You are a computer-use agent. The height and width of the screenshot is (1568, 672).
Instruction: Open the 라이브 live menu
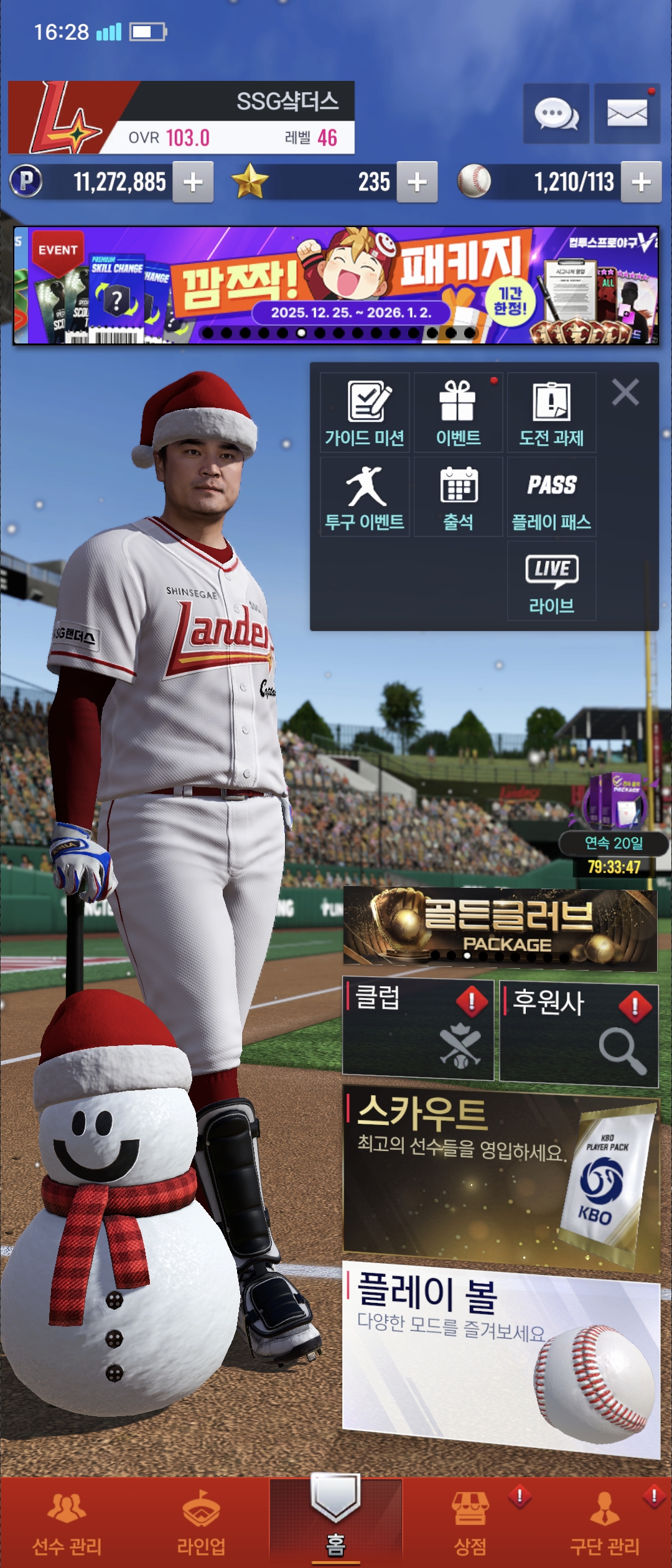[x=551, y=581]
